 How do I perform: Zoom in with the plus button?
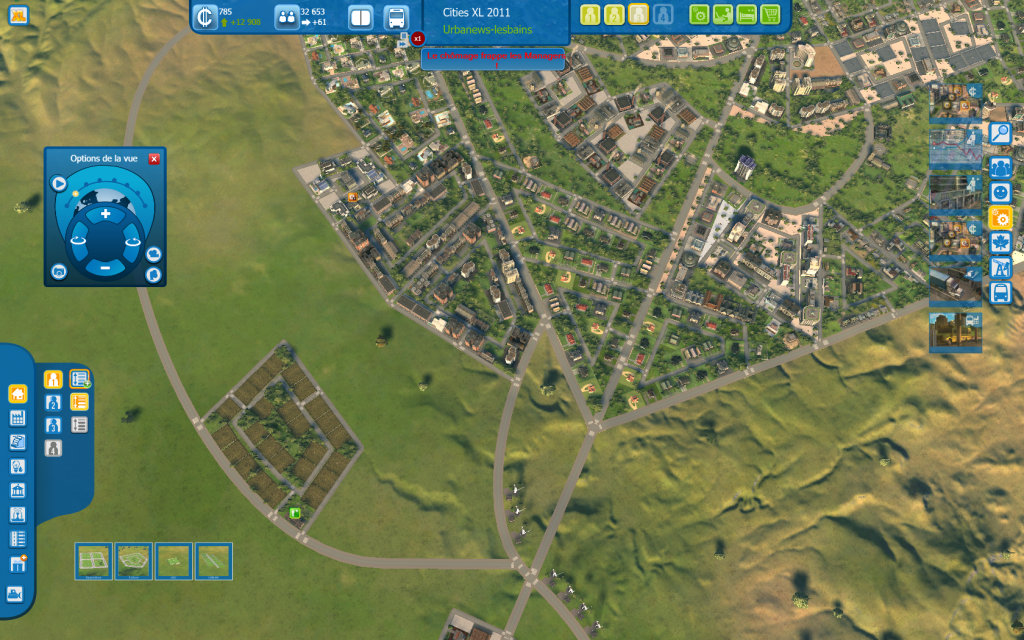105,214
